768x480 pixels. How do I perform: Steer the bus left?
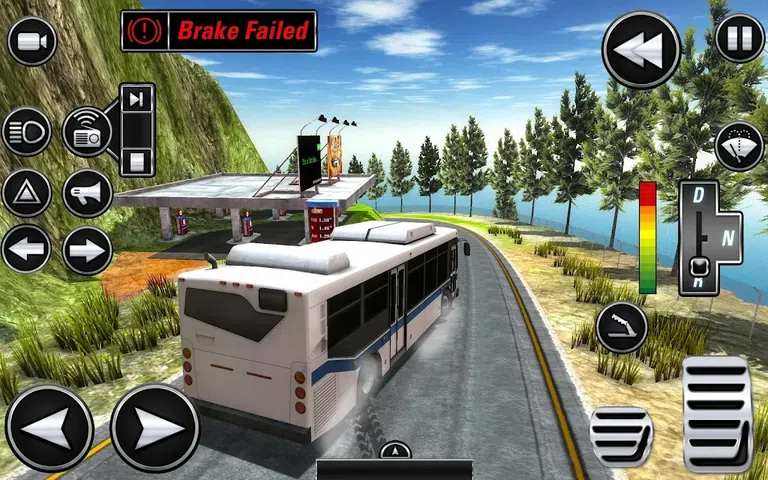click(x=50, y=428)
